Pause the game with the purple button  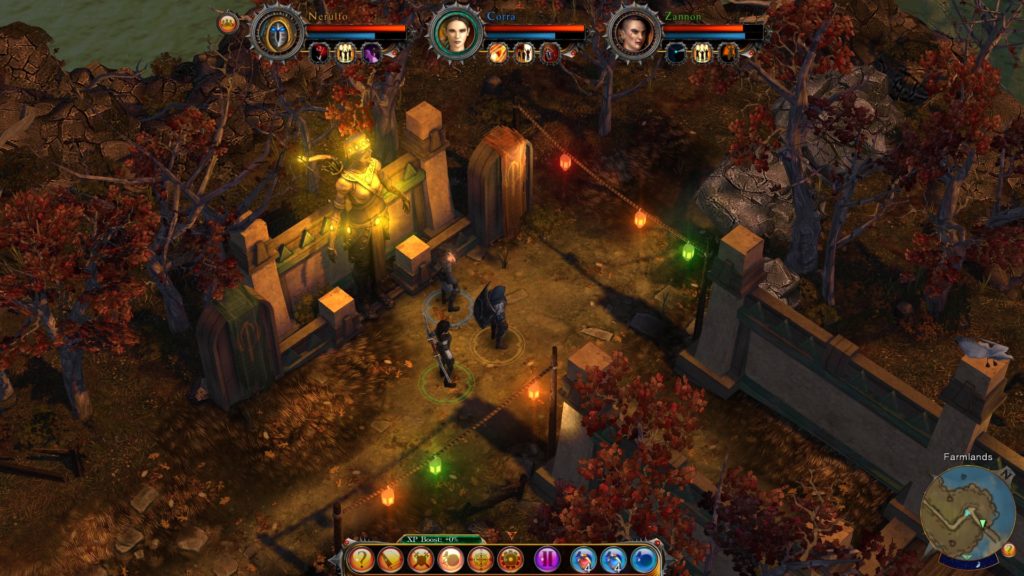(547, 559)
